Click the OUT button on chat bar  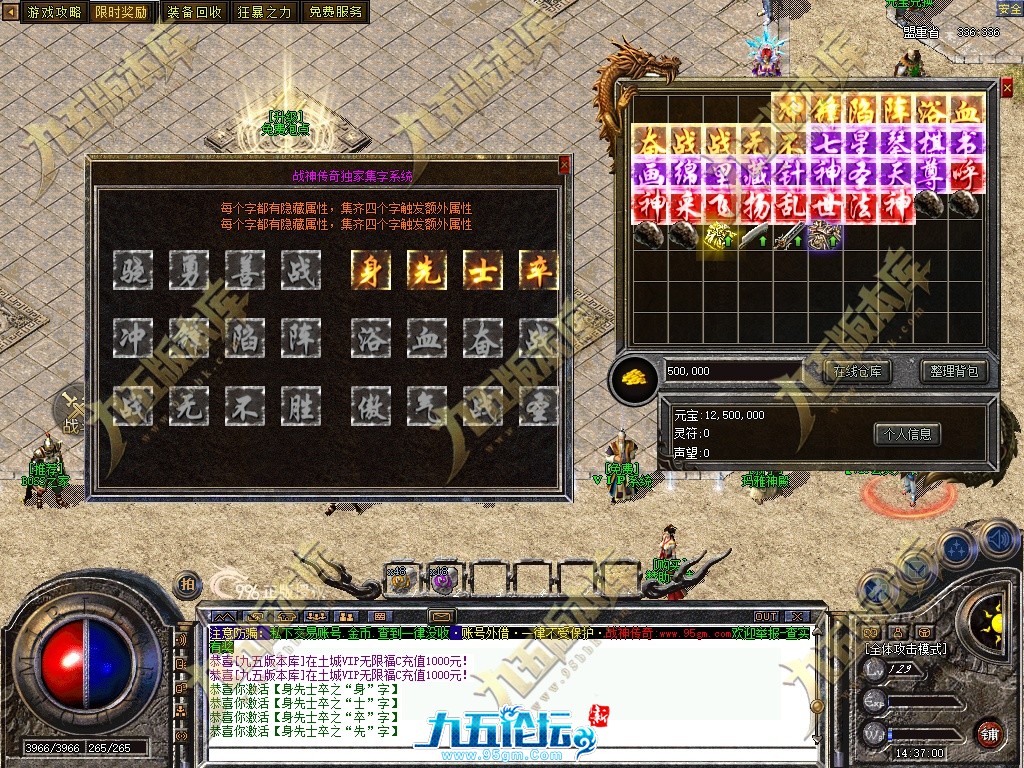pyautogui.click(x=766, y=616)
